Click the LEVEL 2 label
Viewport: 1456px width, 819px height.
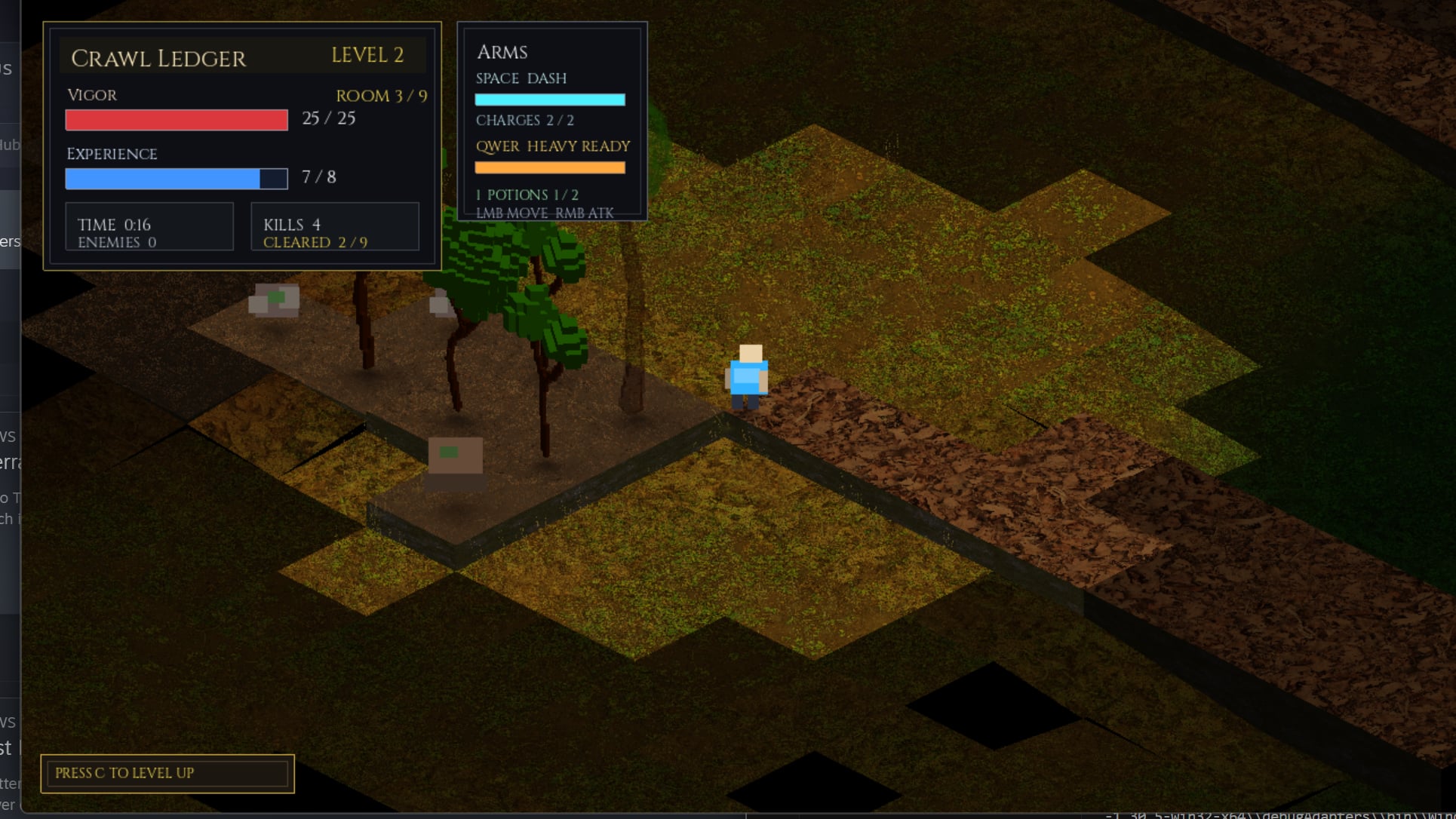point(367,54)
